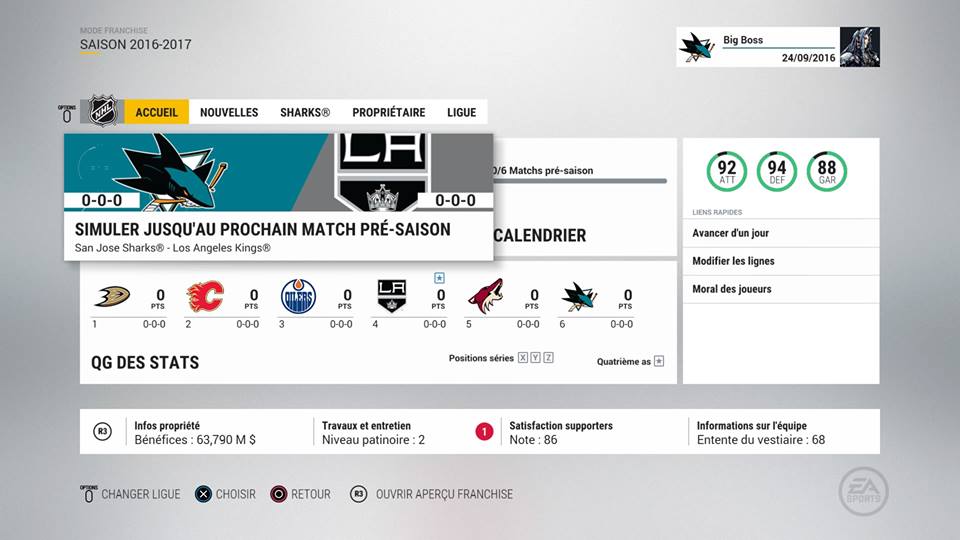
Task: Open the Ligue tab
Action: click(461, 112)
